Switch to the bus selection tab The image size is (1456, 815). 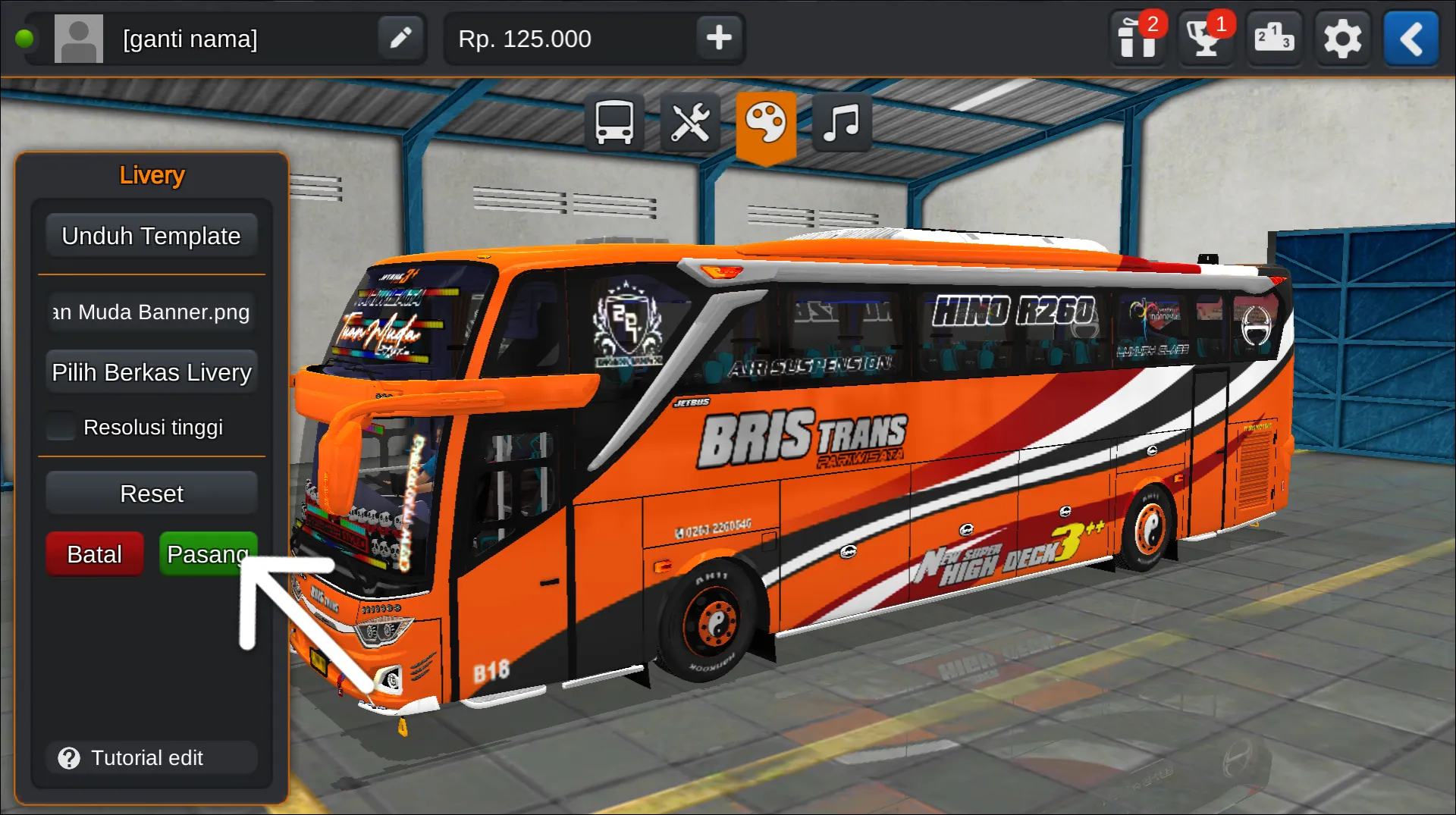pyautogui.click(x=613, y=123)
